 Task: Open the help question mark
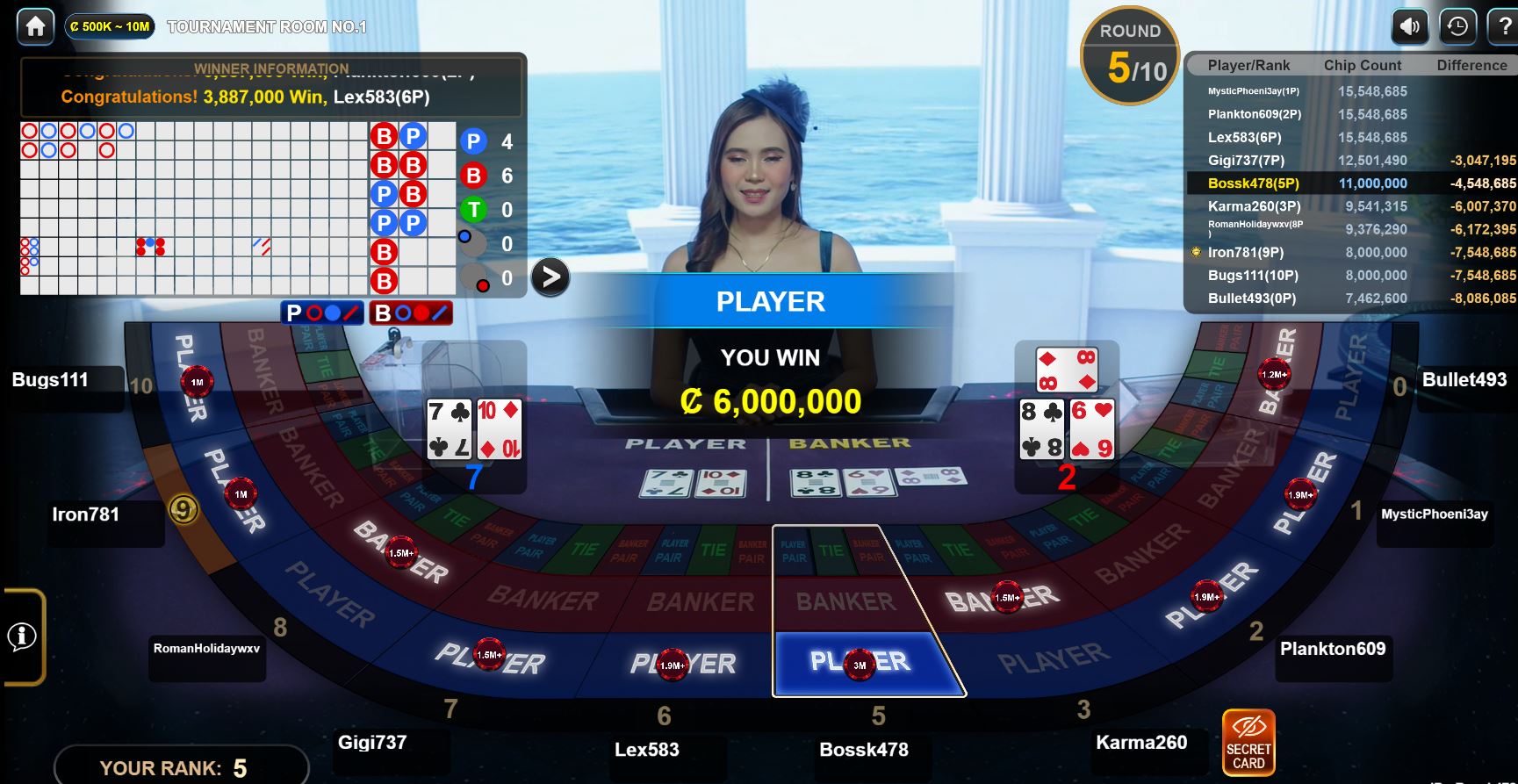[1505, 26]
